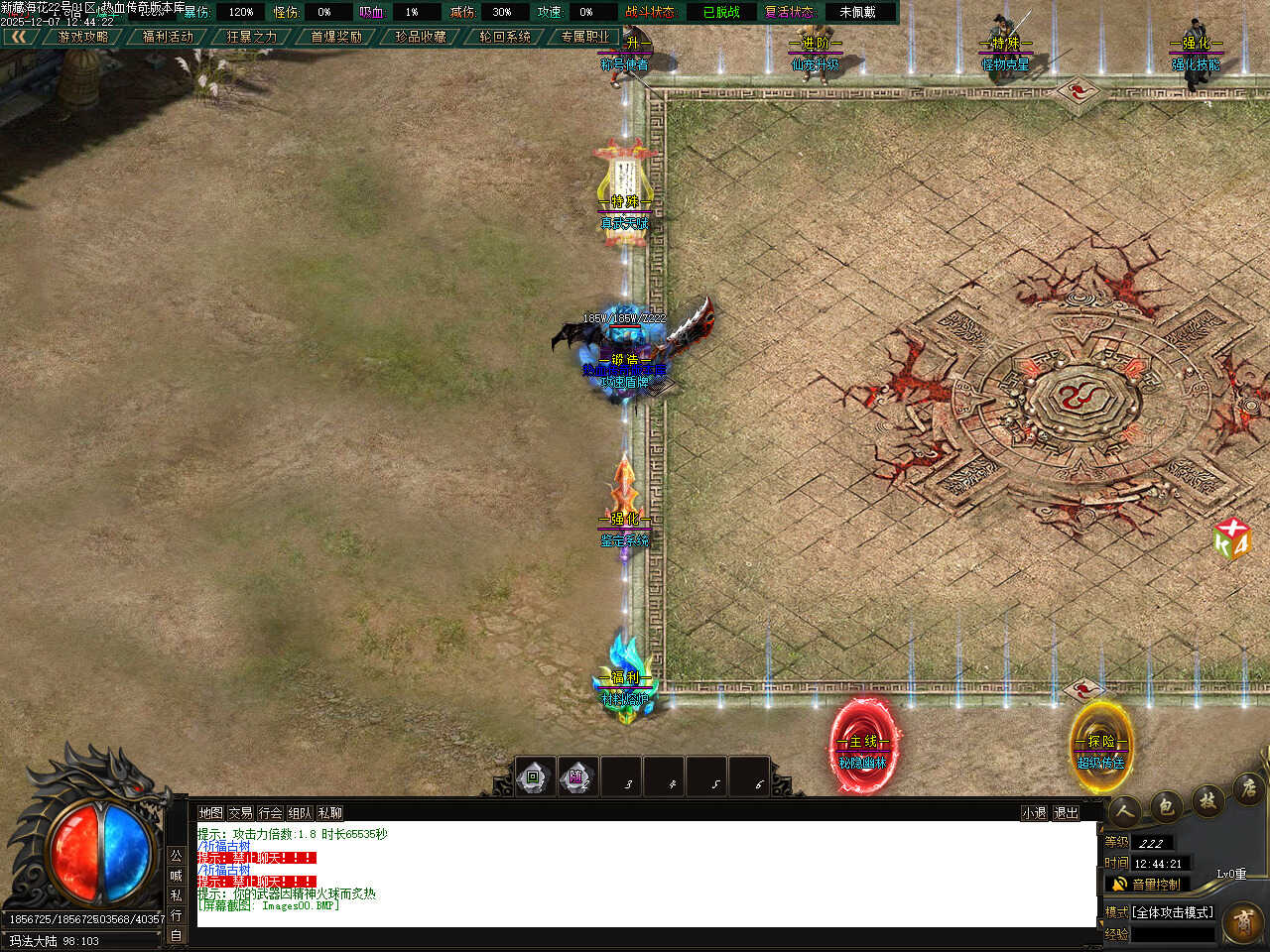The height and width of the screenshot is (952, 1270).
Task: Open the 首爆奖励 rewards menu
Action: pos(336,37)
